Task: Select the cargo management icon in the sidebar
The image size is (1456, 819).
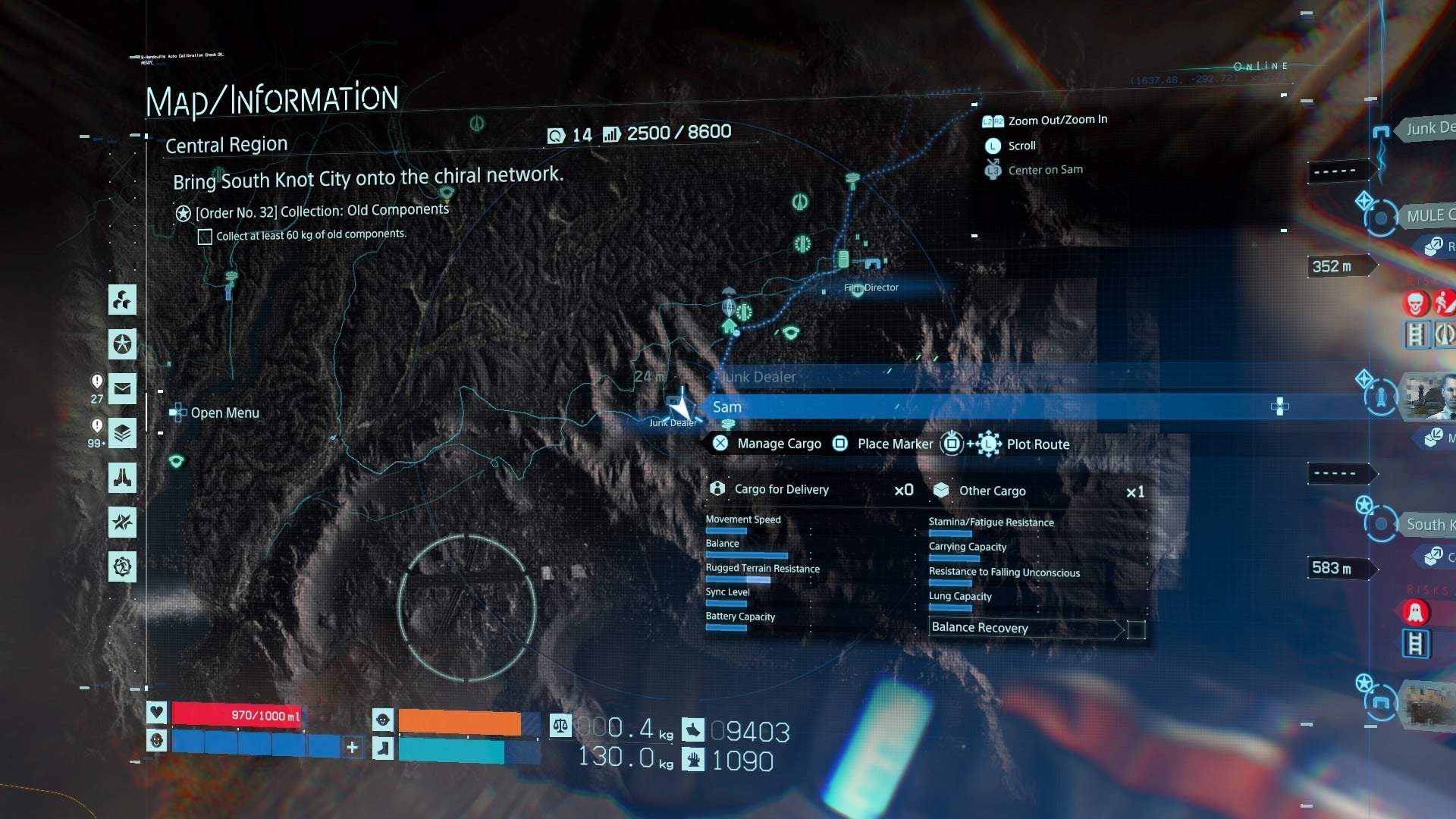Action: (123, 300)
